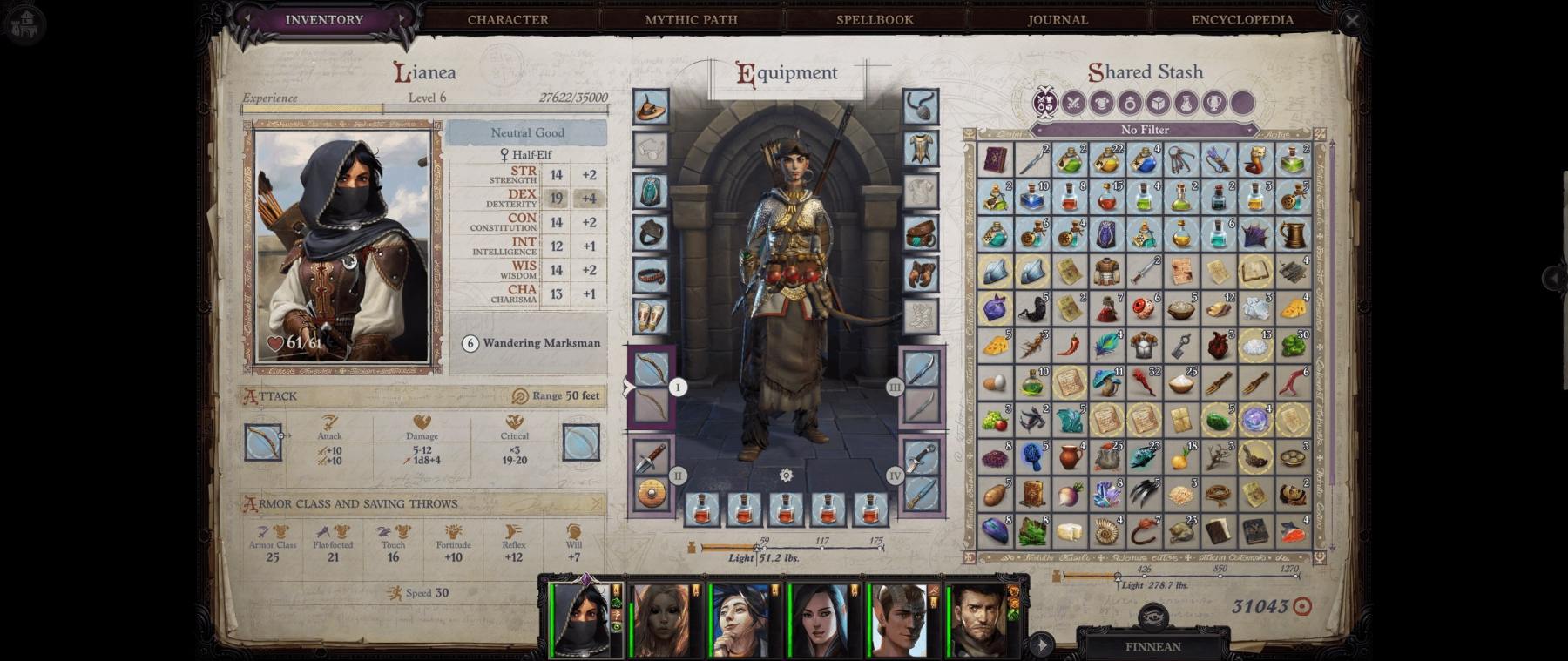Choose the bracers equipment slot
Viewport: 1568px width, 661px height.
tap(651, 317)
